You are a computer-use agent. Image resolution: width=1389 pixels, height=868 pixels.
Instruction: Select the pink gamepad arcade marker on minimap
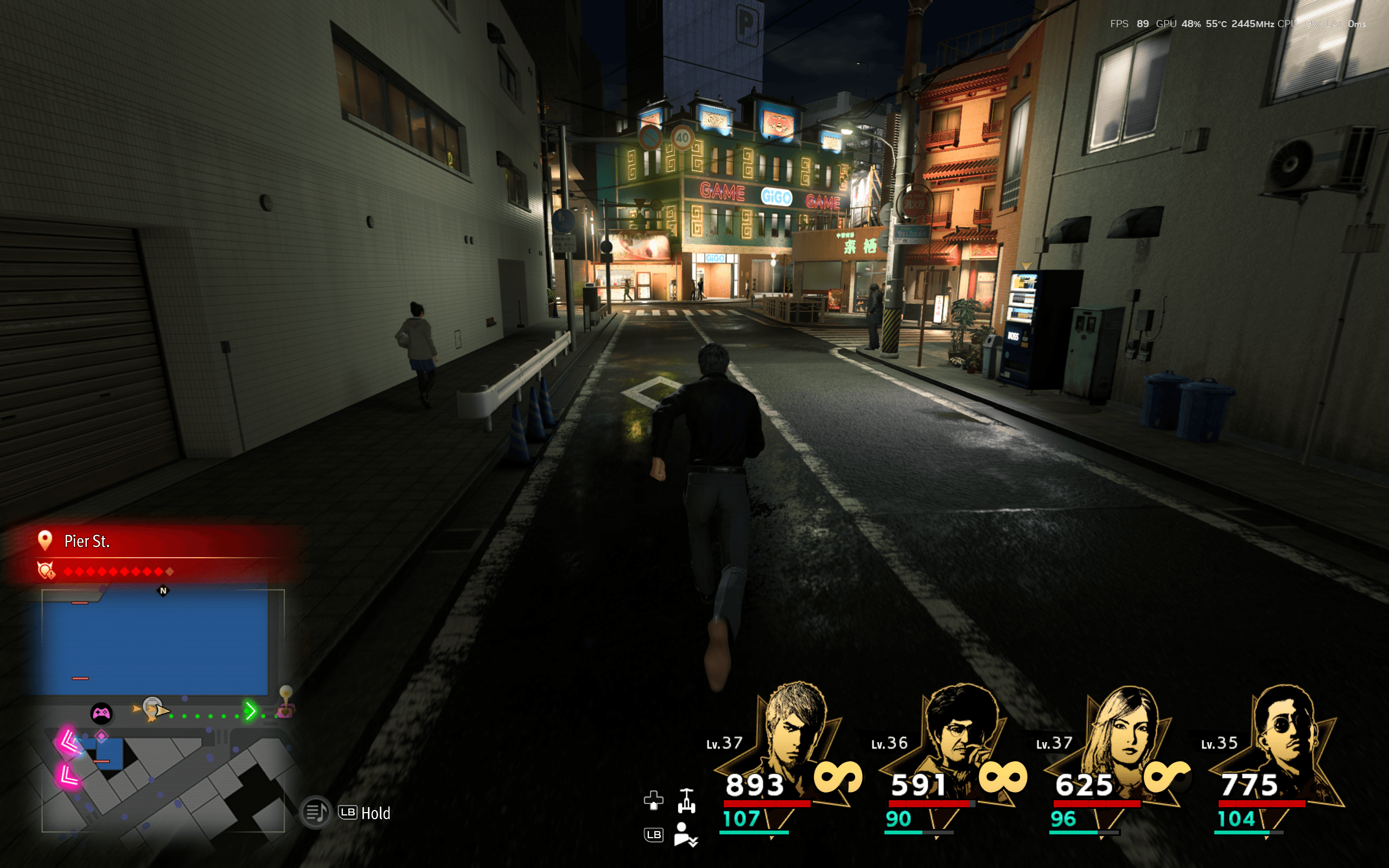101,713
